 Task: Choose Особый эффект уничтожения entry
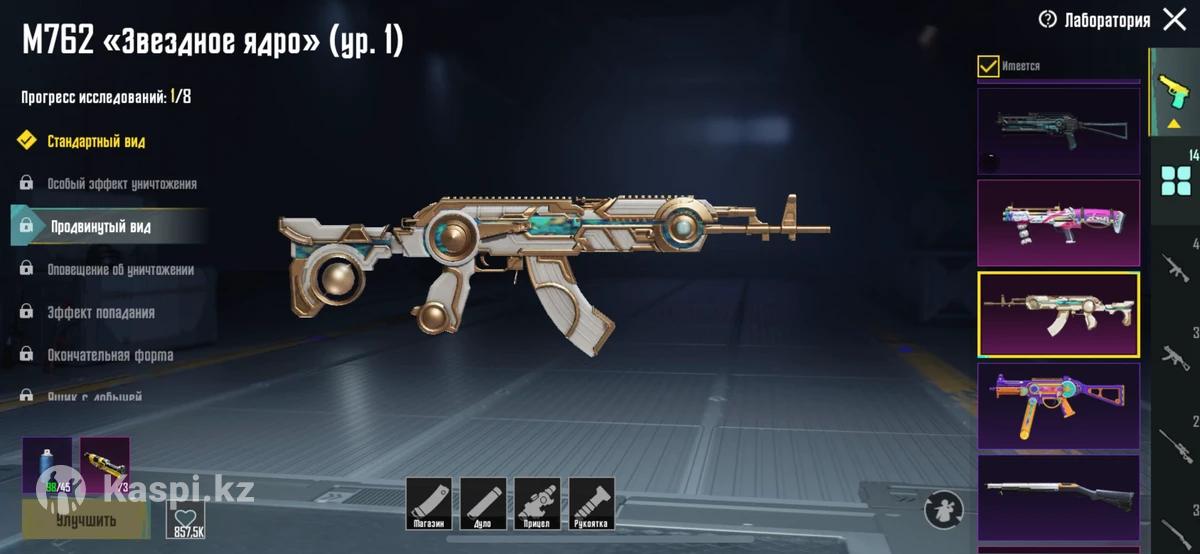121,184
